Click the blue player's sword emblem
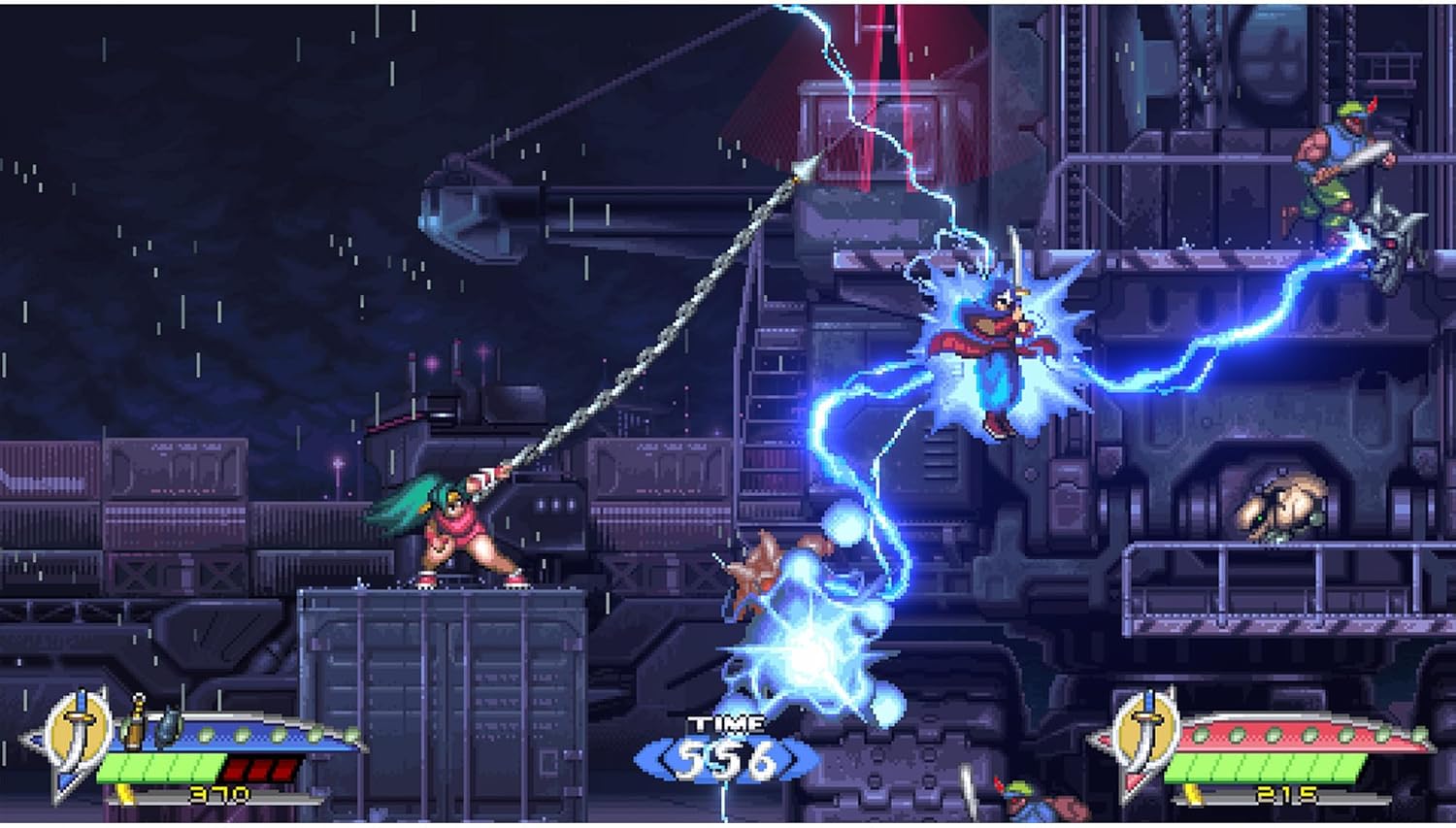1456x828 pixels. 81,726
